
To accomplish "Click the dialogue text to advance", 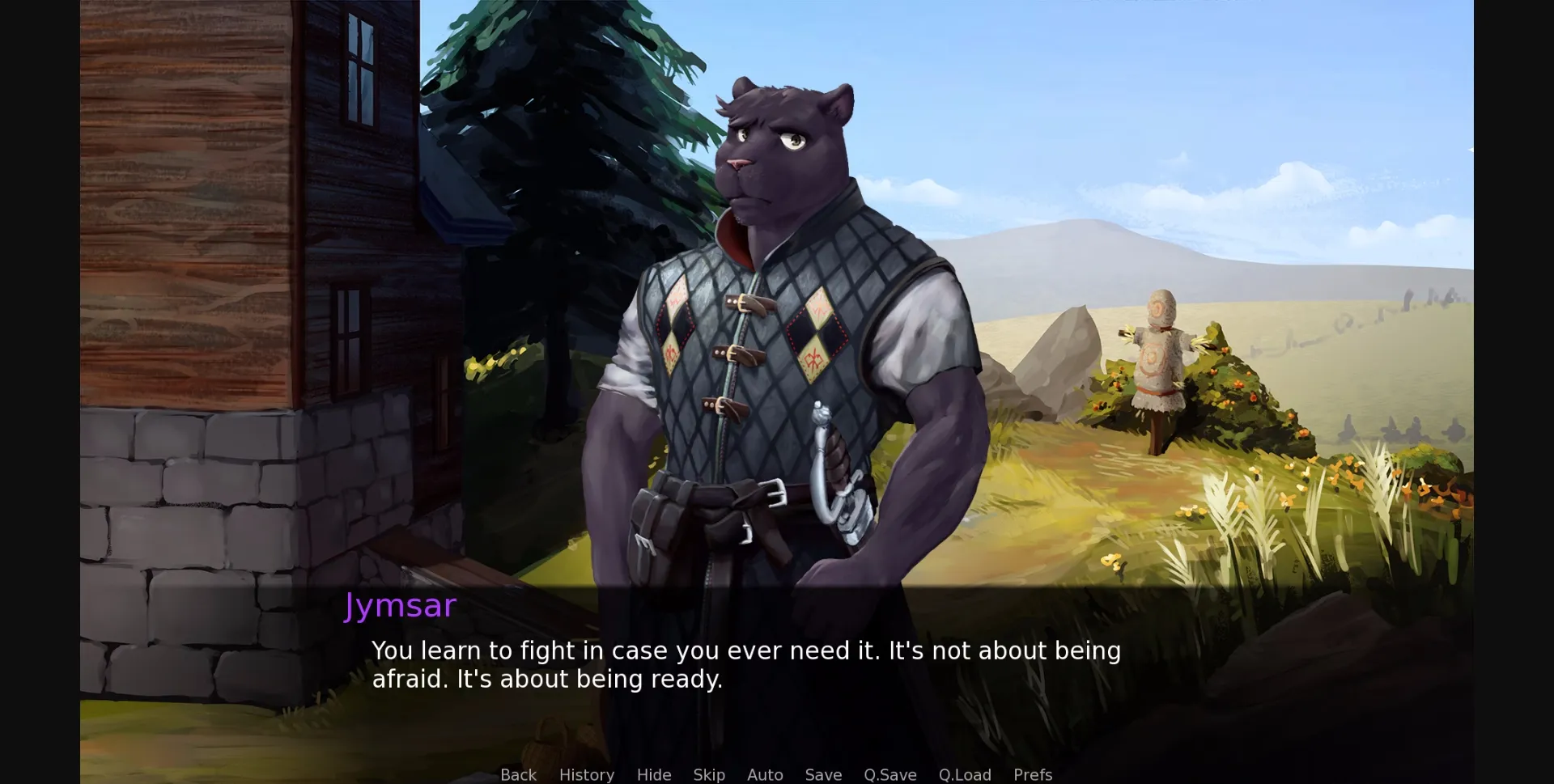I will point(745,665).
